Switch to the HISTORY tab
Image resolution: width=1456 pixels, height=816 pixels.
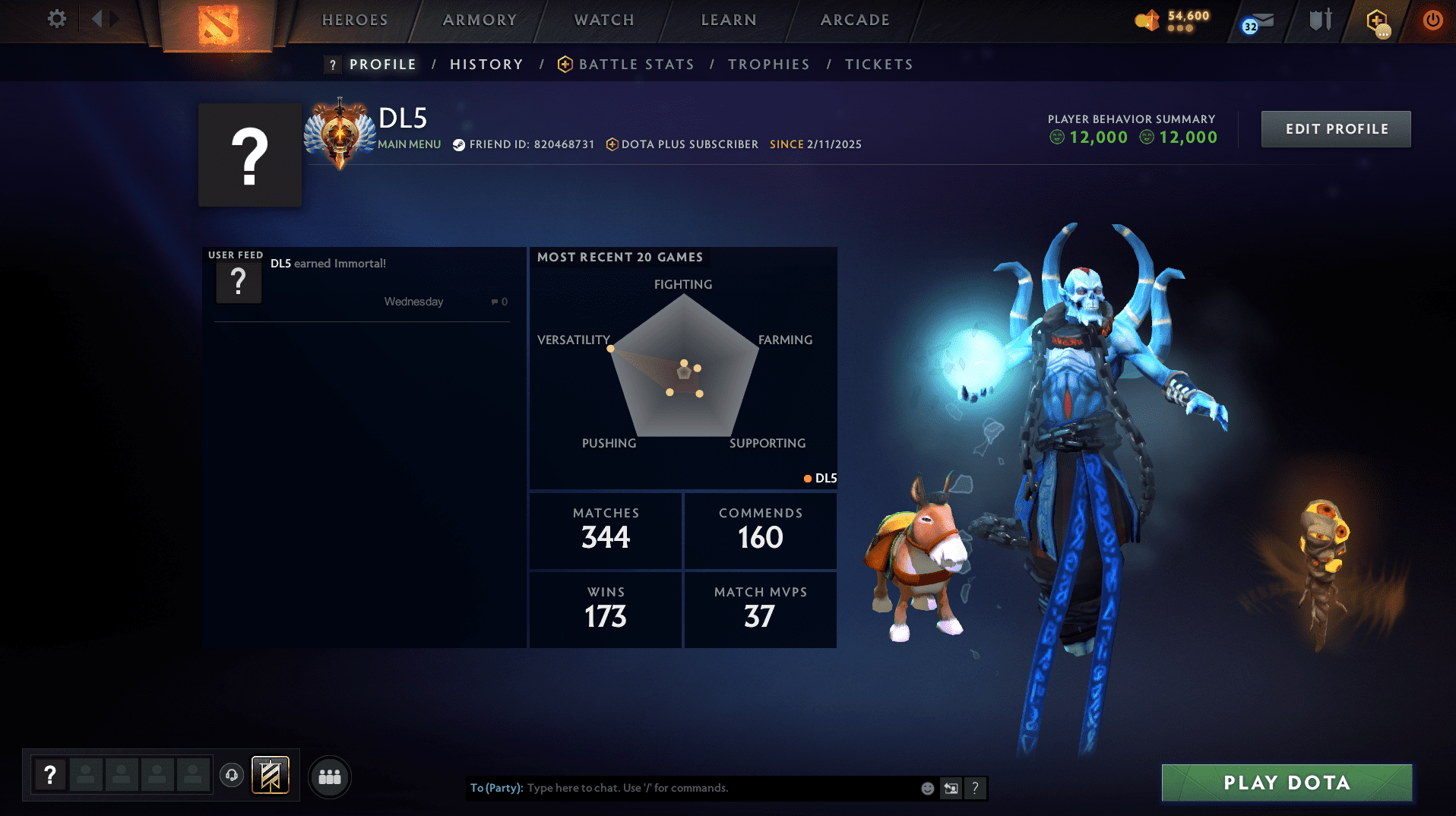coord(486,64)
